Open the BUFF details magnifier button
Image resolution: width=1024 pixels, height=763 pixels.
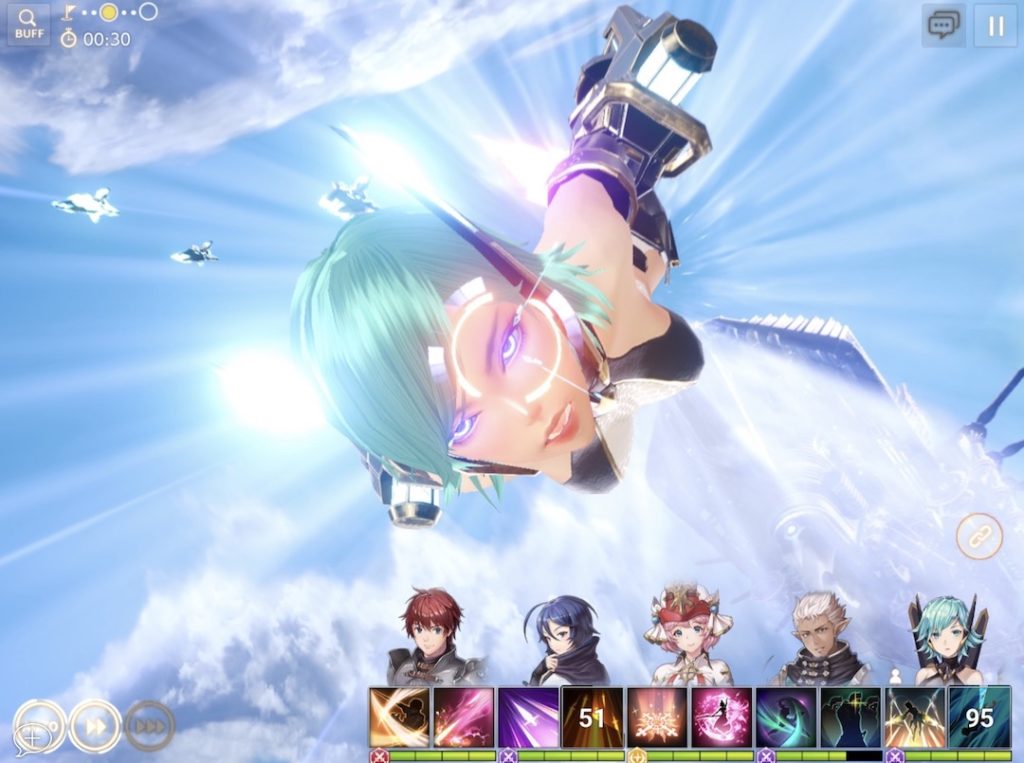28,24
